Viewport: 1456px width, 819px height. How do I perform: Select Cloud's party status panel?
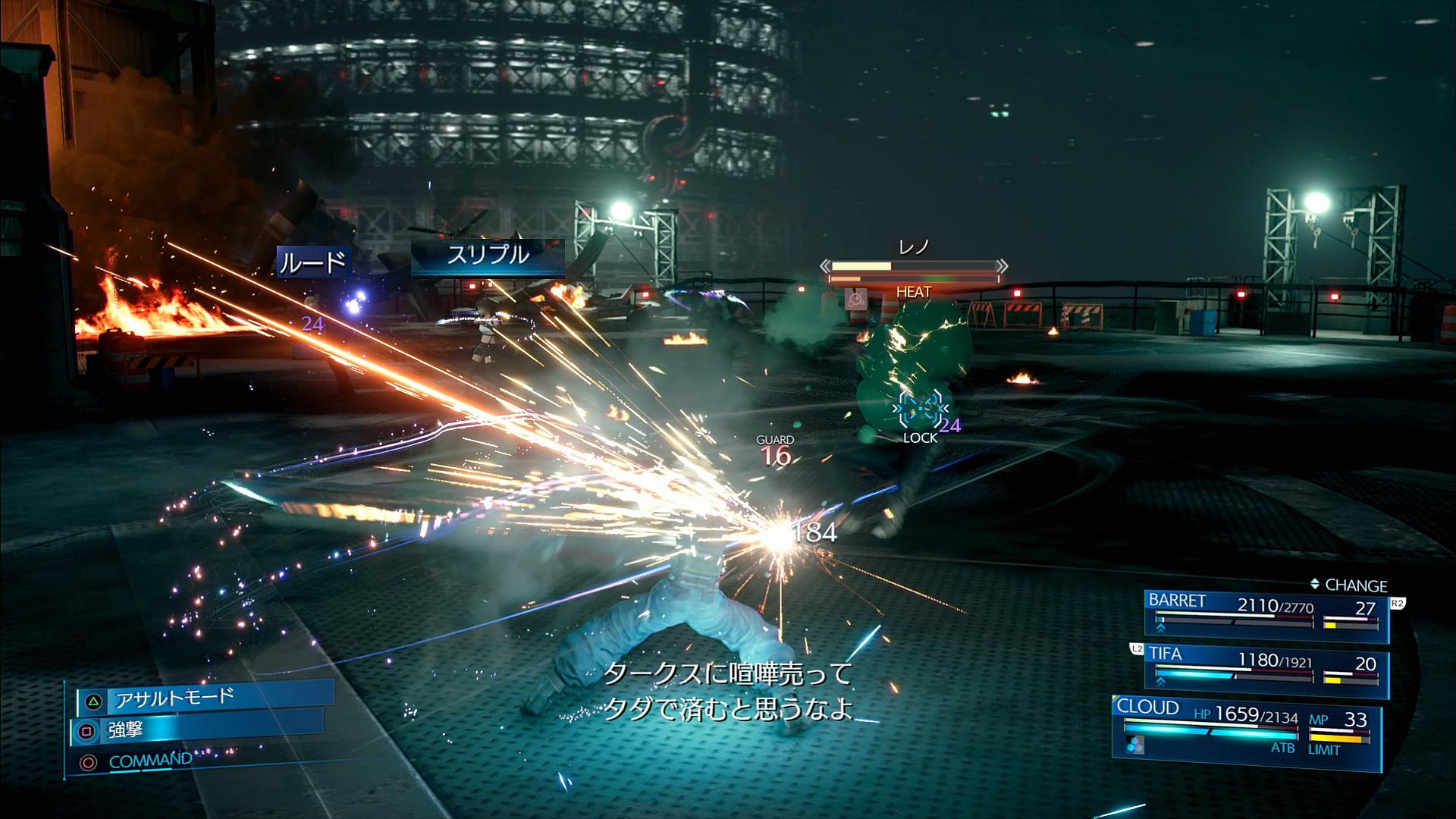point(1245,731)
